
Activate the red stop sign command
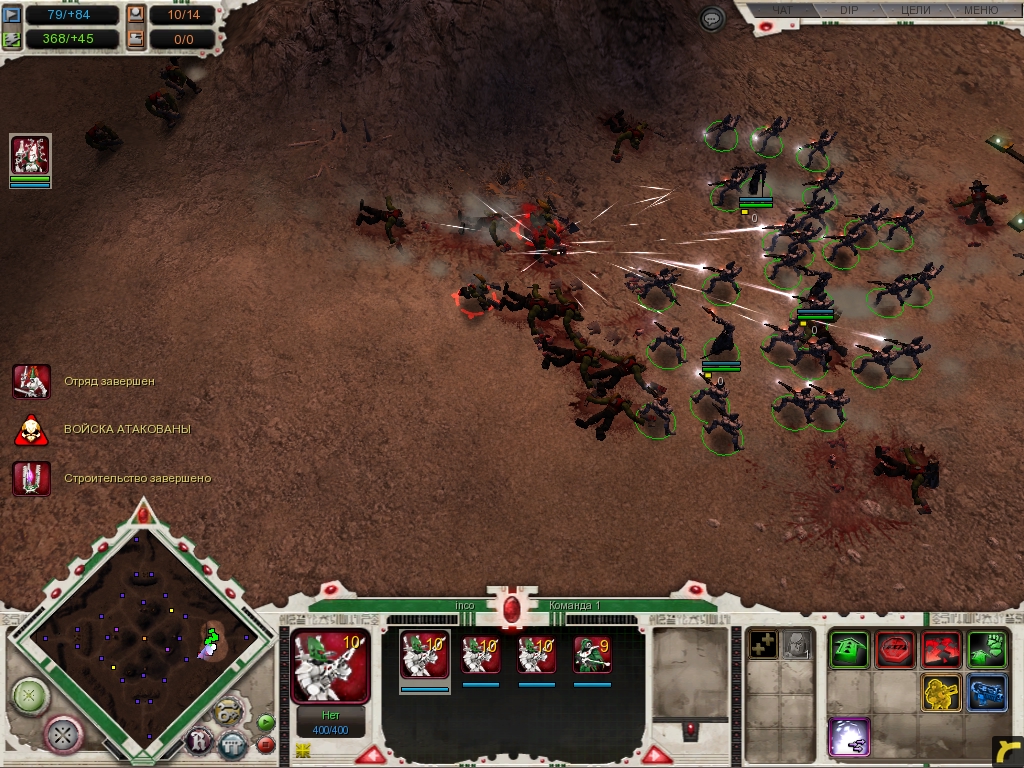click(x=895, y=650)
